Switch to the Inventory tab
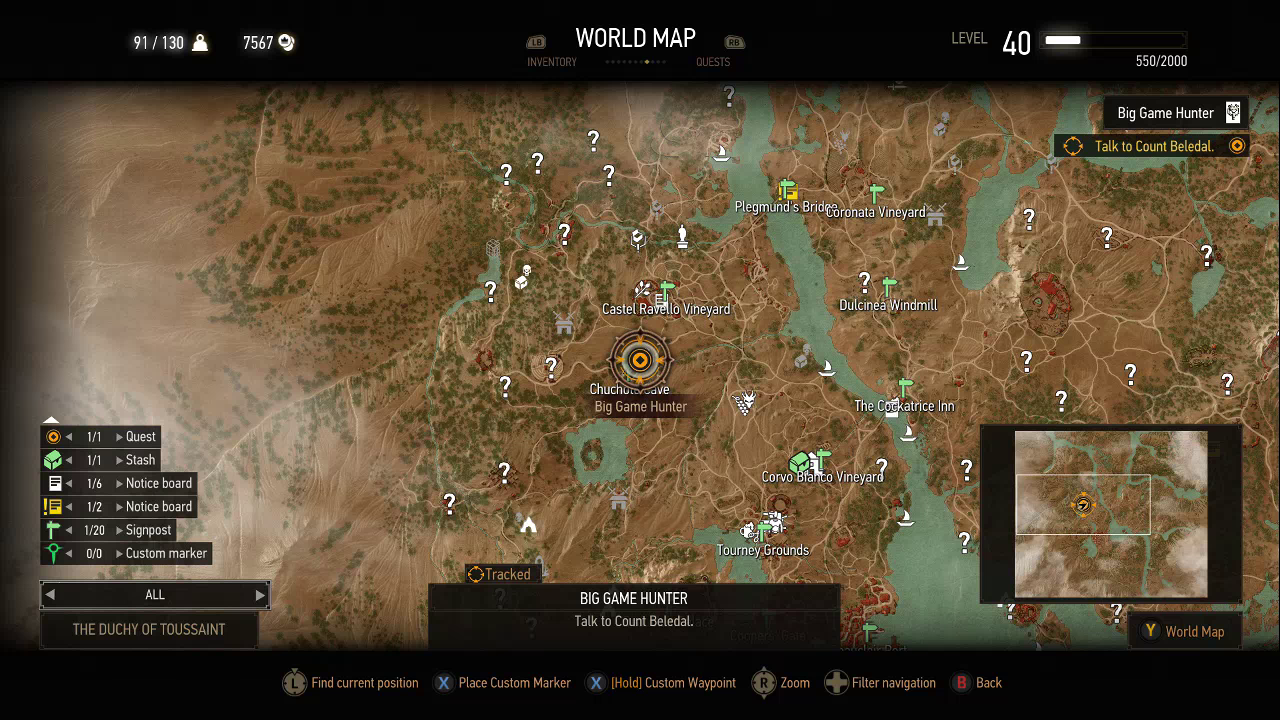Image resolution: width=1280 pixels, height=720 pixels. (551, 61)
